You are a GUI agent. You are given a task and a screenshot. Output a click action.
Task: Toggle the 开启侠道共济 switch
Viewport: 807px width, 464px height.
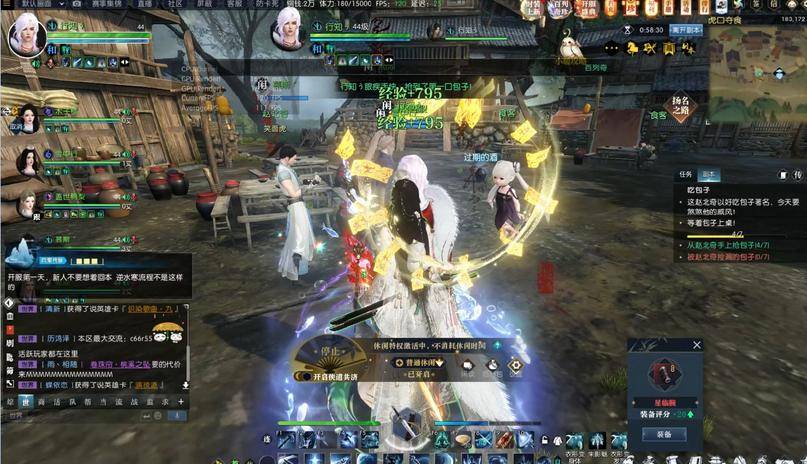305,377
